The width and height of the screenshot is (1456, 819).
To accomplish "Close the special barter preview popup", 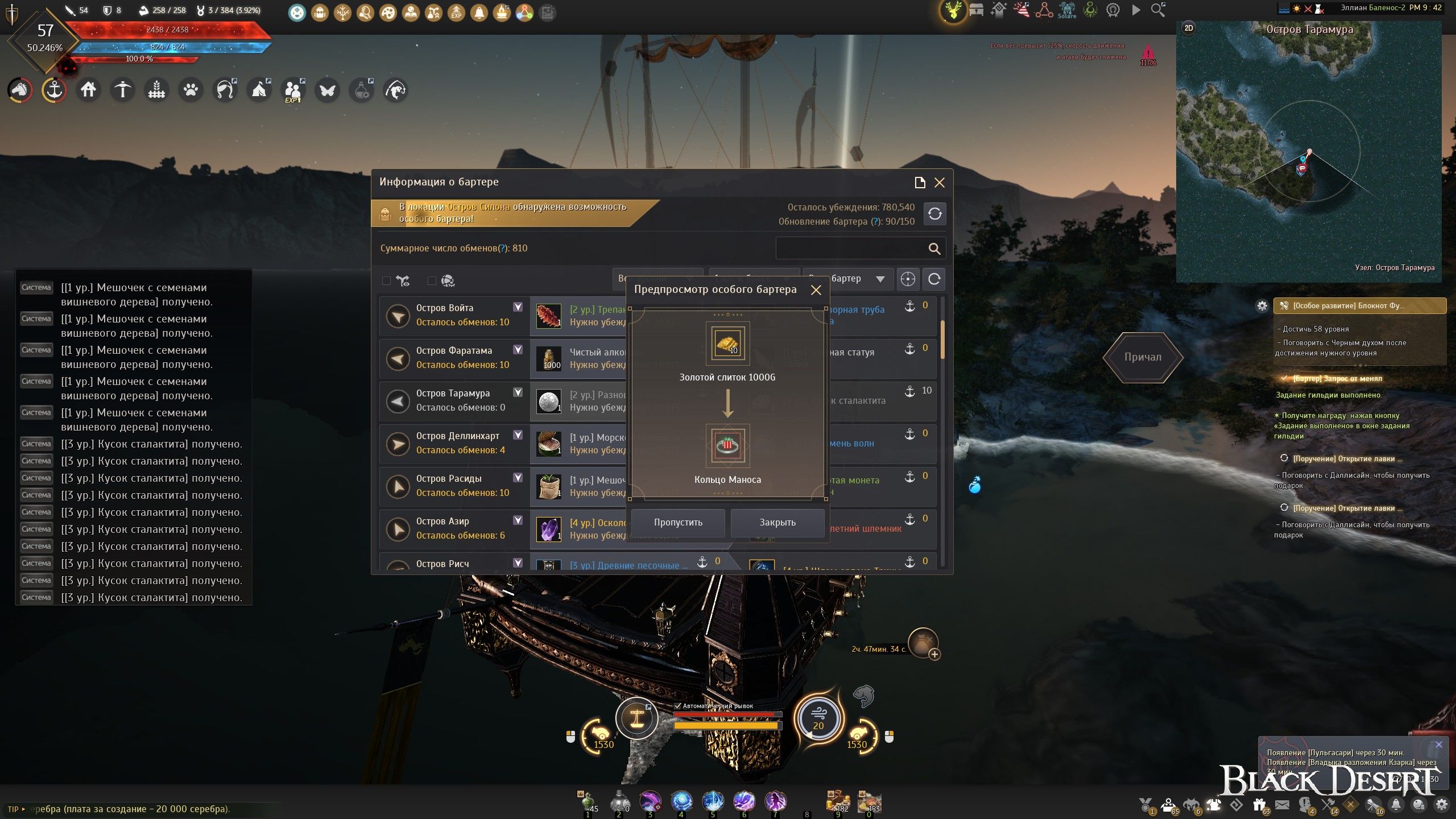I will pos(816,290).
